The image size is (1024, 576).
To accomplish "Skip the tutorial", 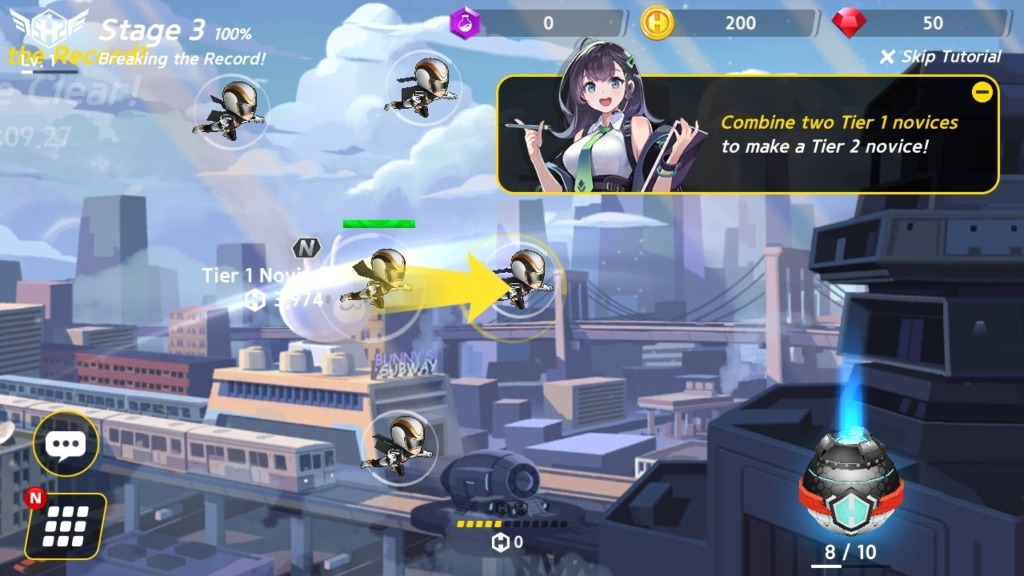I will [940, 57].
